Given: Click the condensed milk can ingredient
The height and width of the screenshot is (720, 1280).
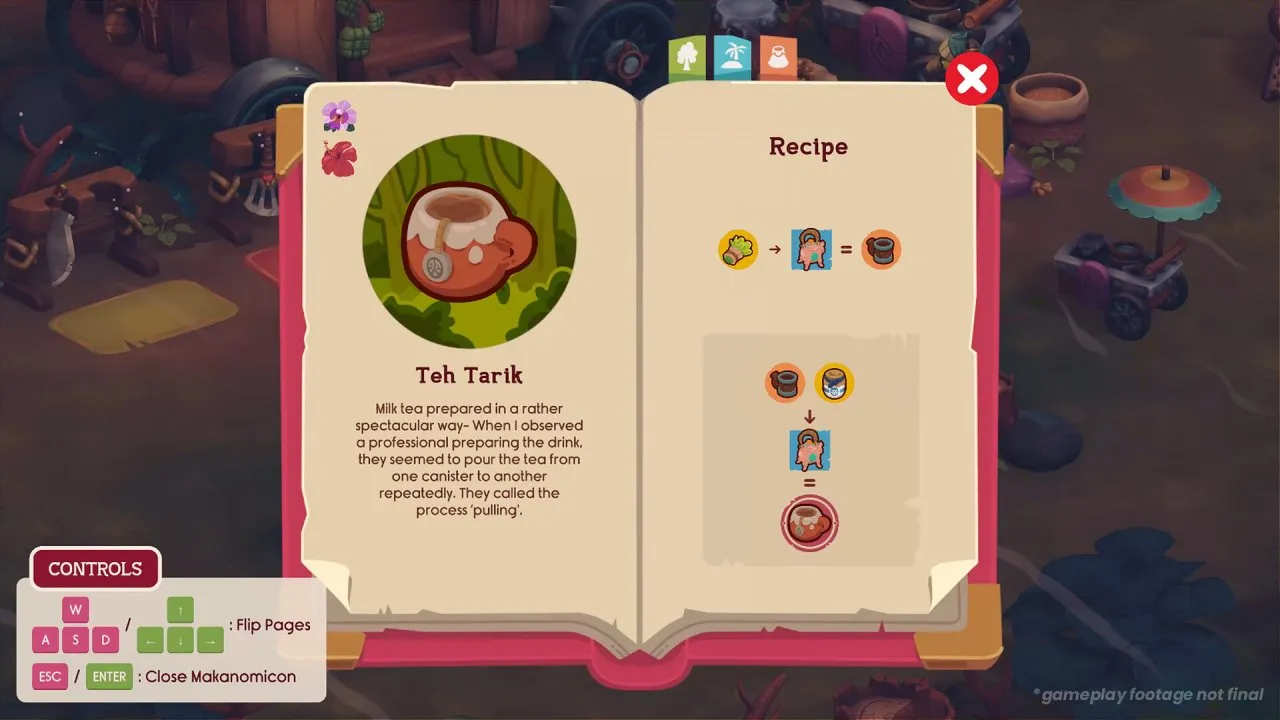Looking at the screenshot, I should (834, 382).
